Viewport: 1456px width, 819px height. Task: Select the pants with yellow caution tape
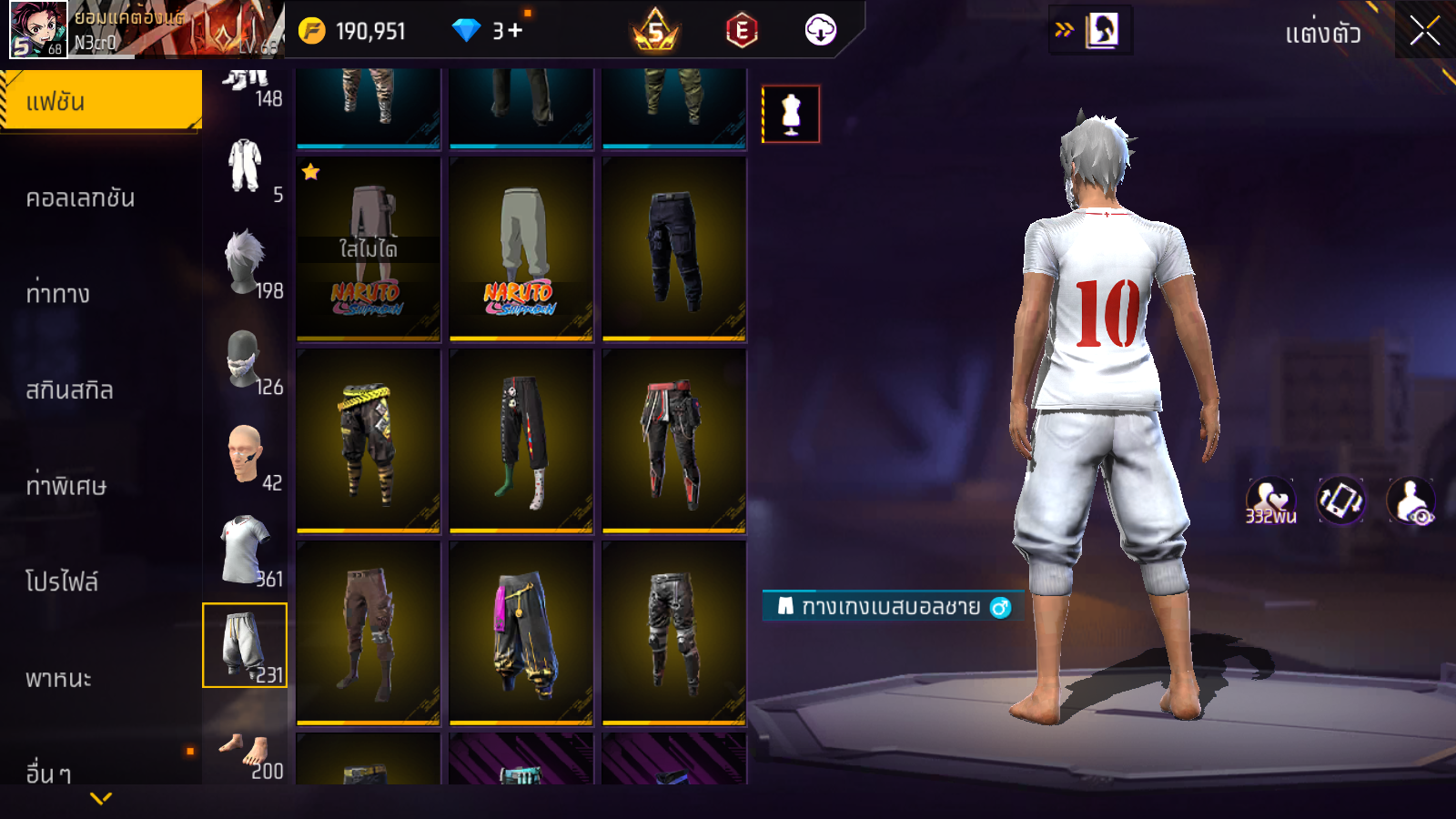pyautogui.click(x=369, y=440)
